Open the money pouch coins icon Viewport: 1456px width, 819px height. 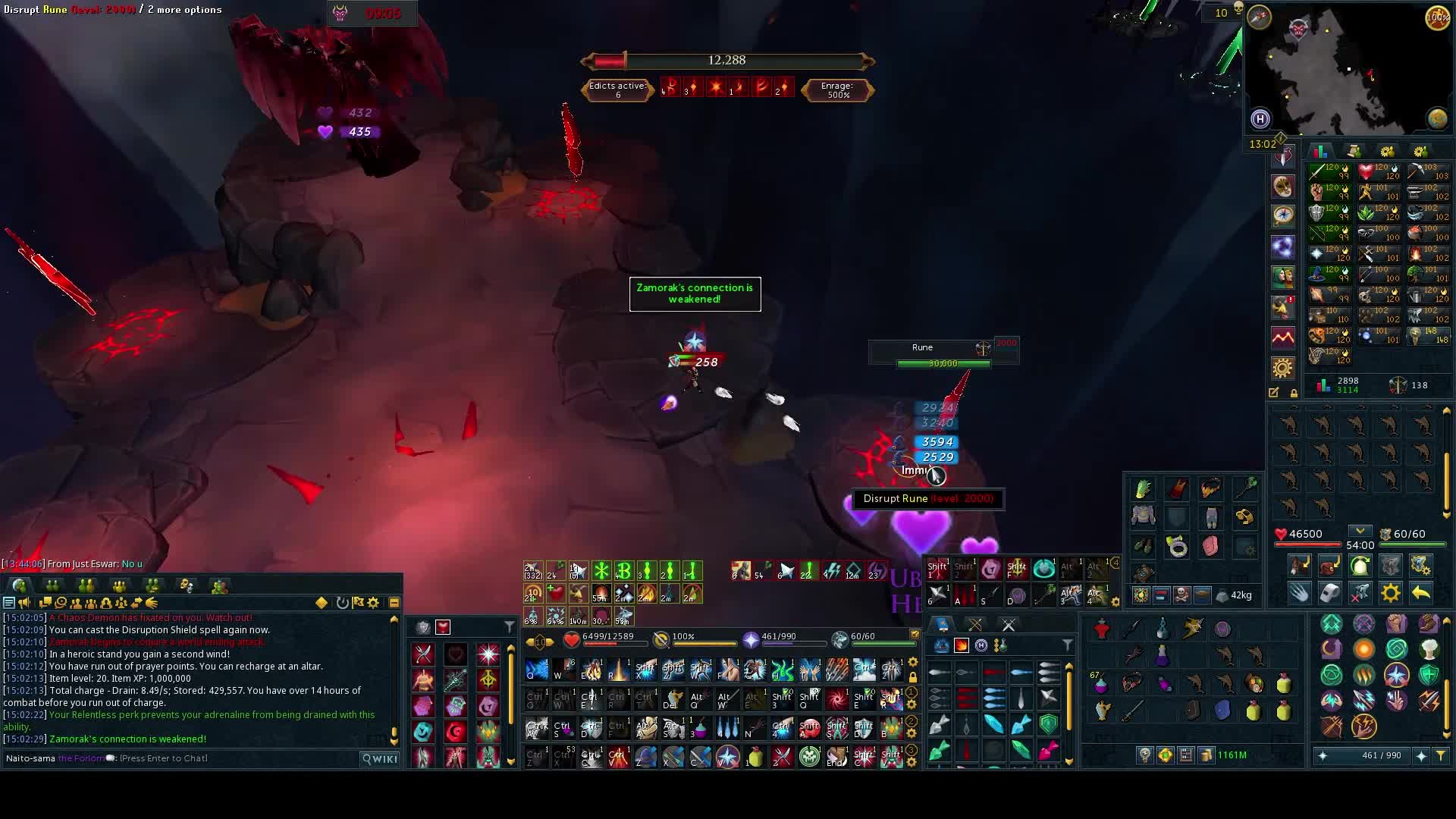1206,755
